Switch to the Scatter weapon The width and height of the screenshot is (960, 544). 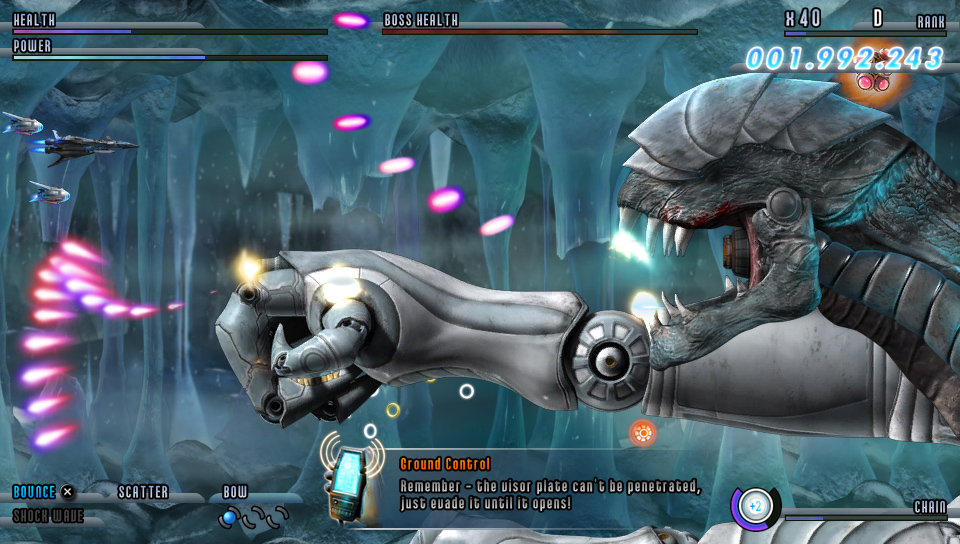[x=143, y=492]
